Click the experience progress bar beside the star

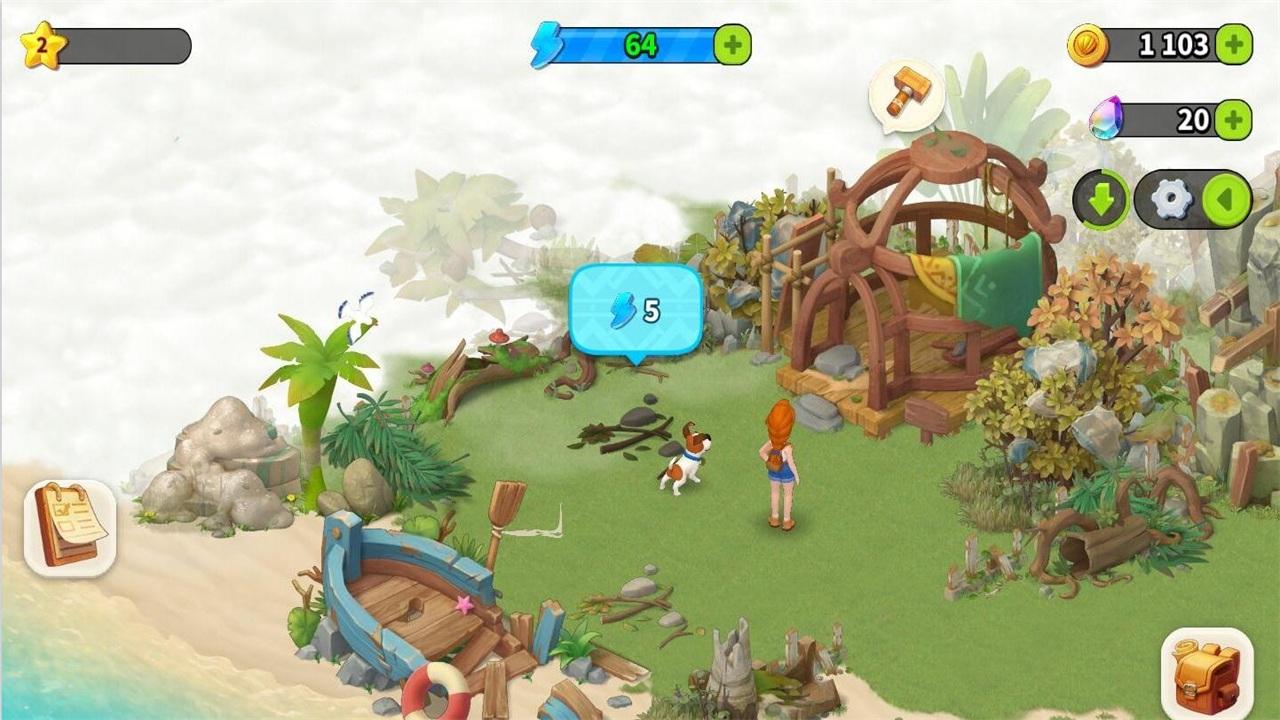click(125, 42)
